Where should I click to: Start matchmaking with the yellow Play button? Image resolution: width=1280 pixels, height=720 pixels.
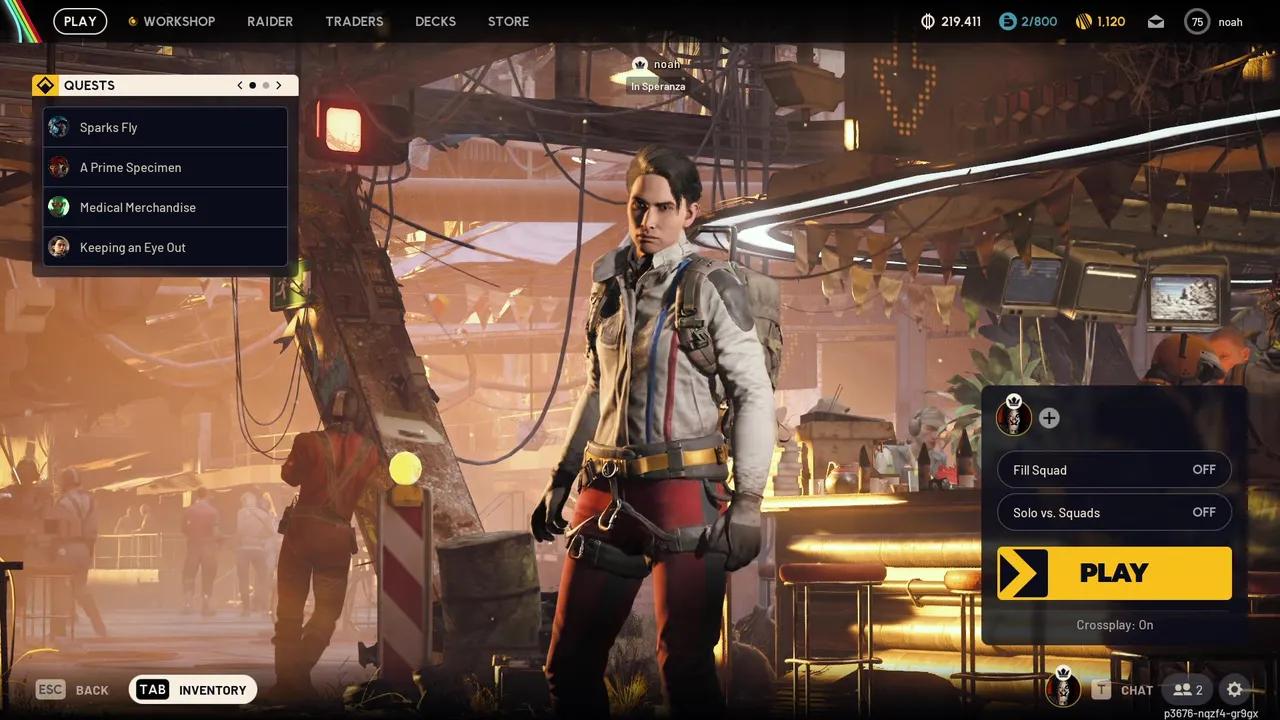point(1114,573)
